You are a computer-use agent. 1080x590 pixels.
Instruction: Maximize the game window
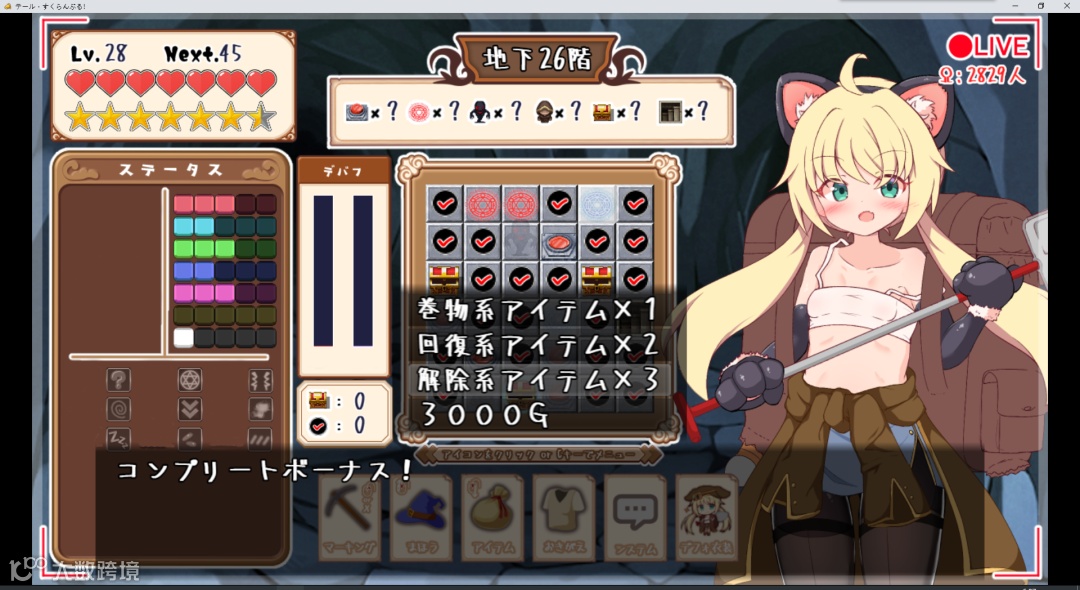click(x=1040, y=6)
